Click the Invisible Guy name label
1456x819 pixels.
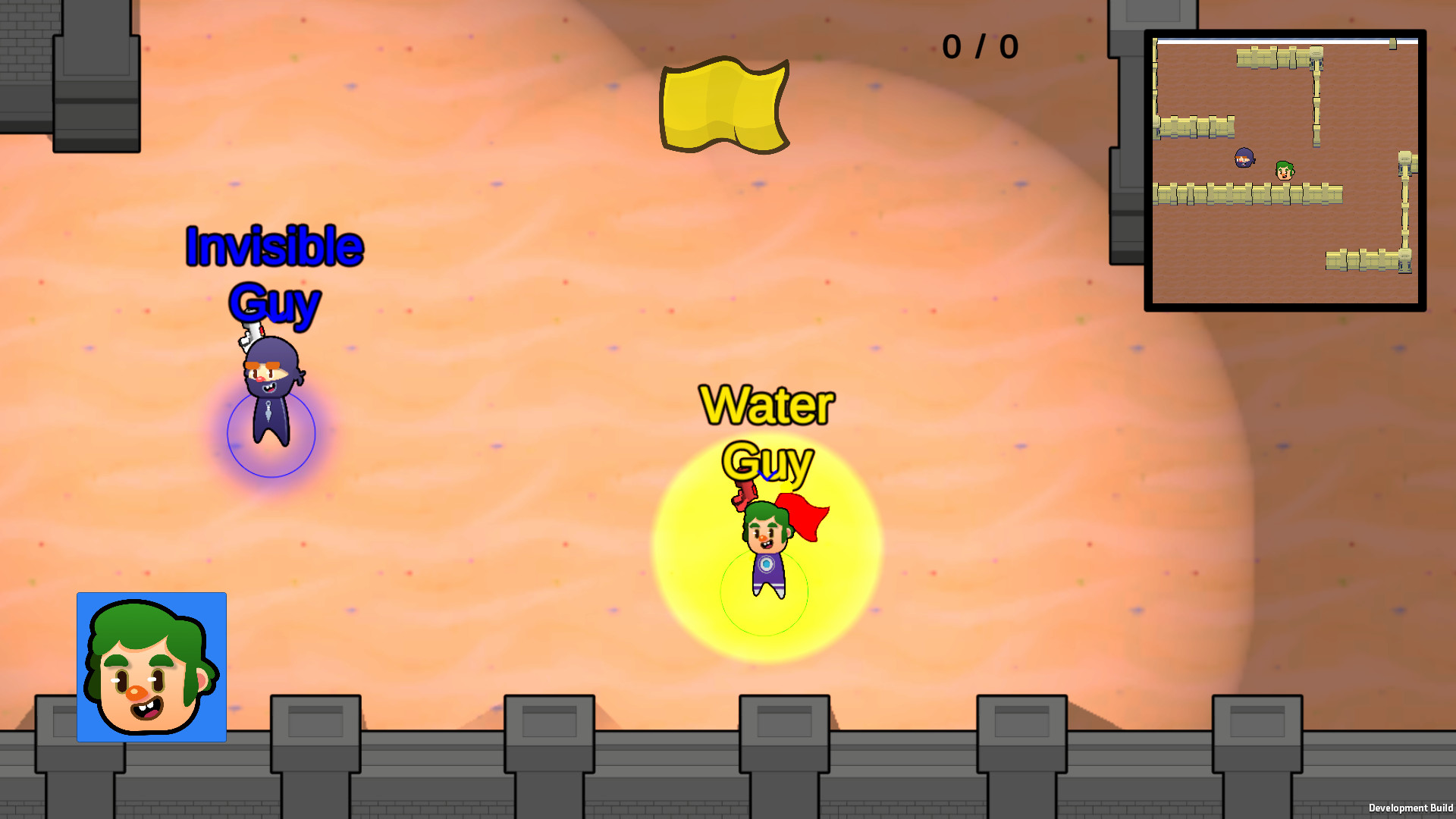(x=275, y=273)
